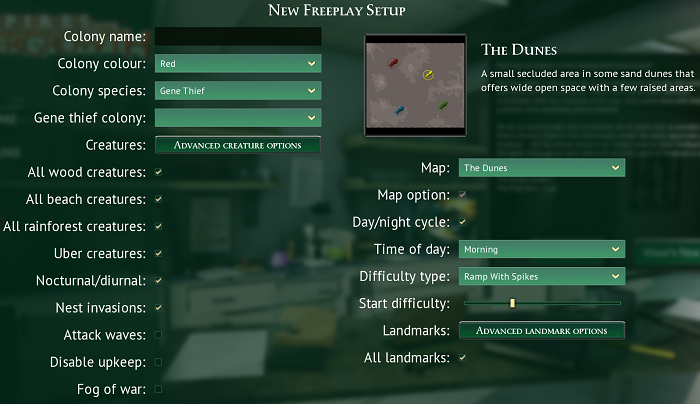Open the Difficulty type dropdown
Image resolution: width=700 pixels, height=404 pixels.
pos(542,276)
